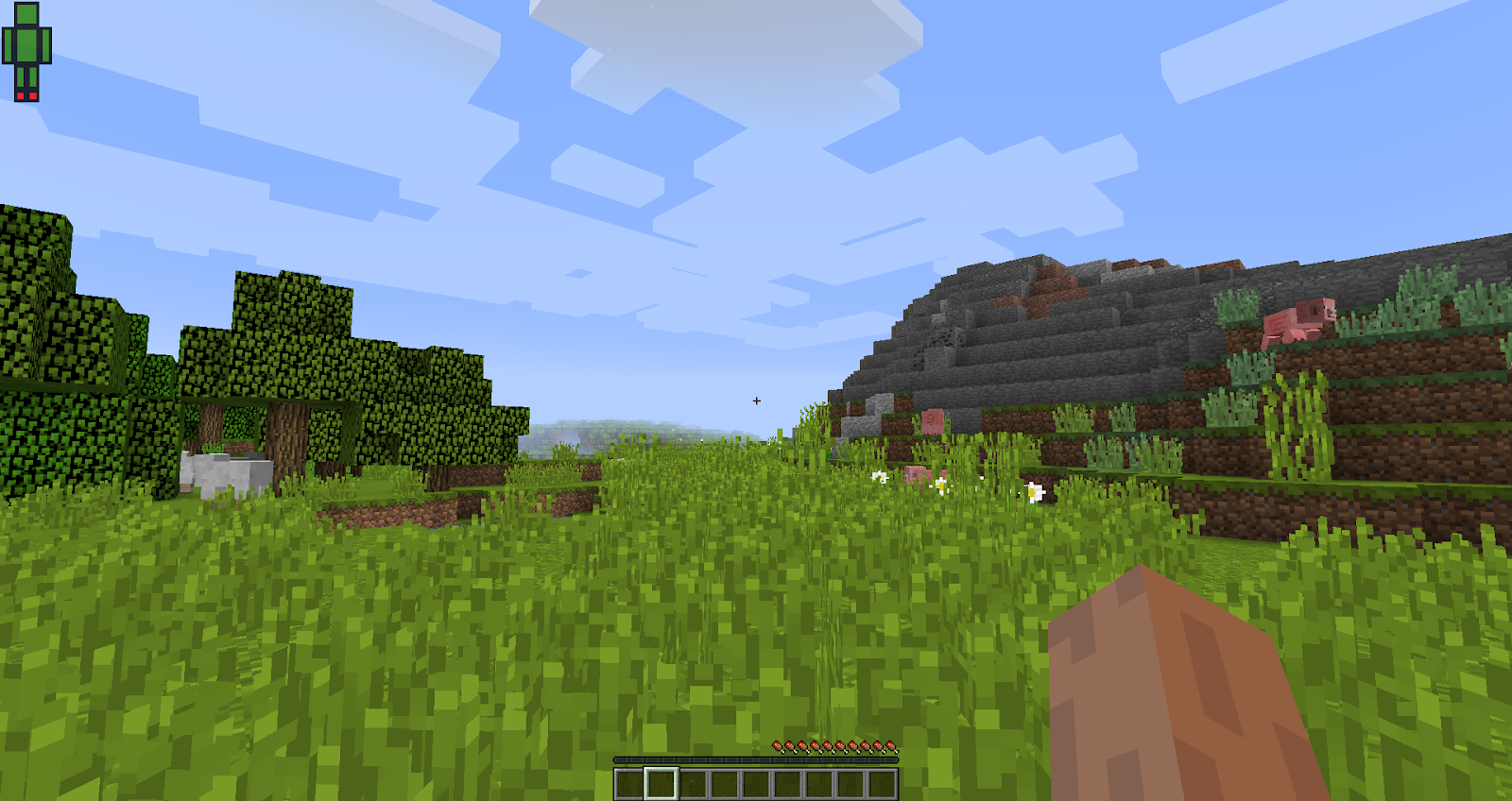1512x801 pixels.
Task: Click a white daisy flower
Action: point(940,484)
